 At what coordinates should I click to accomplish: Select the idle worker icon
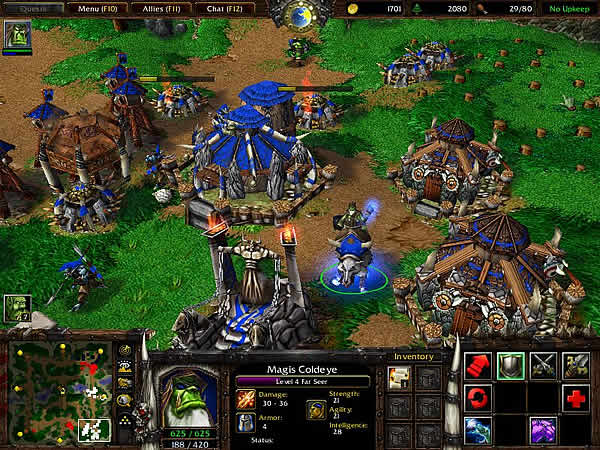pos(15,308)
